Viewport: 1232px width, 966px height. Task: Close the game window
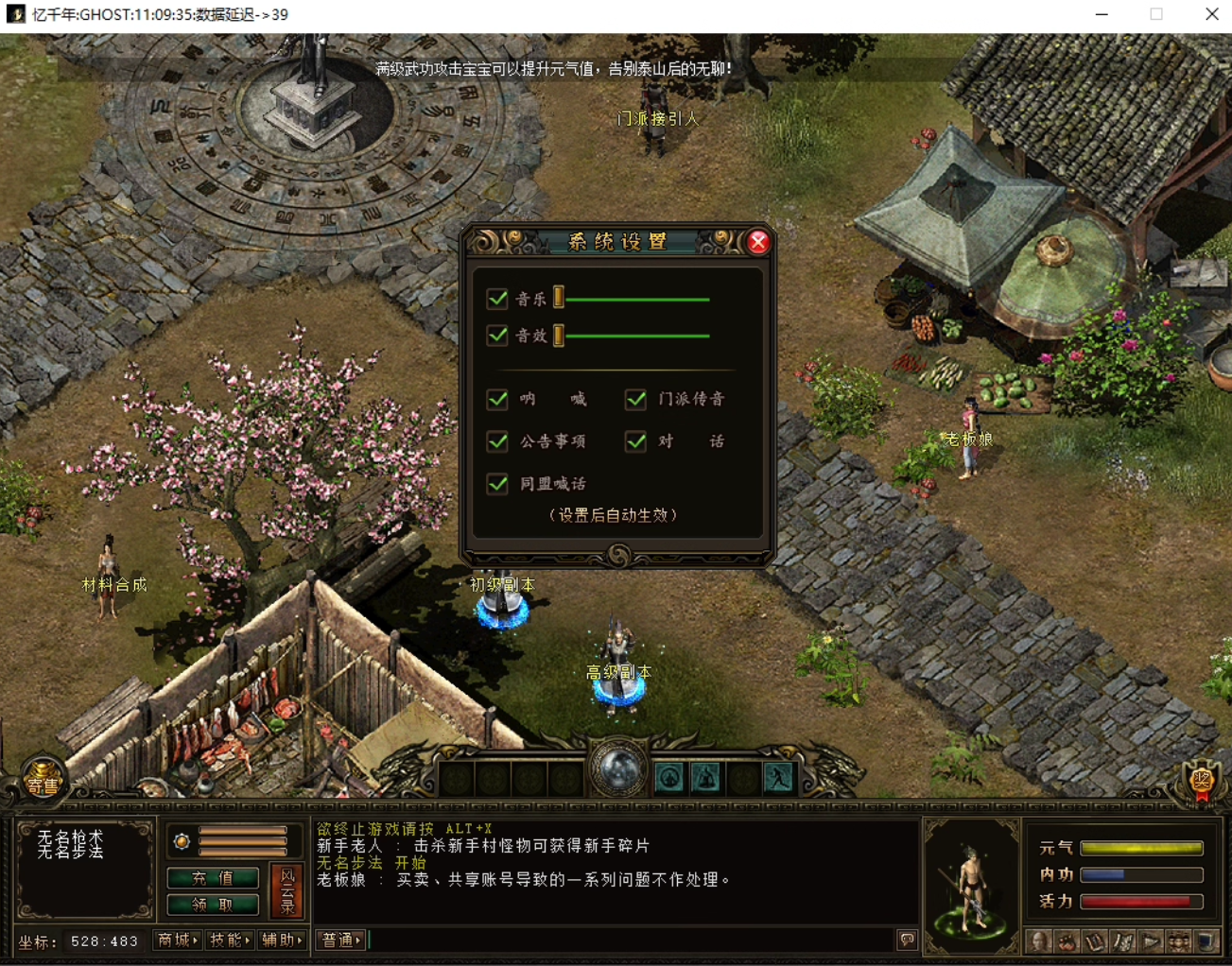click(x=1211, y=14)
